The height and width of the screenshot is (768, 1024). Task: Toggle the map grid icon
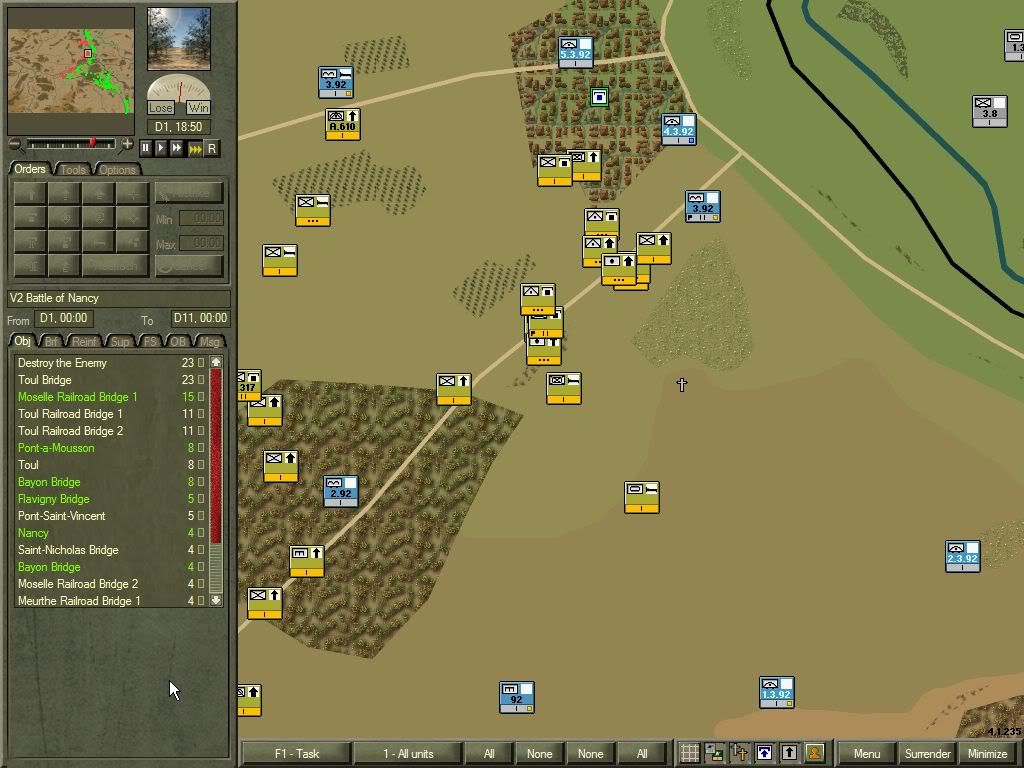click(689, 753)
